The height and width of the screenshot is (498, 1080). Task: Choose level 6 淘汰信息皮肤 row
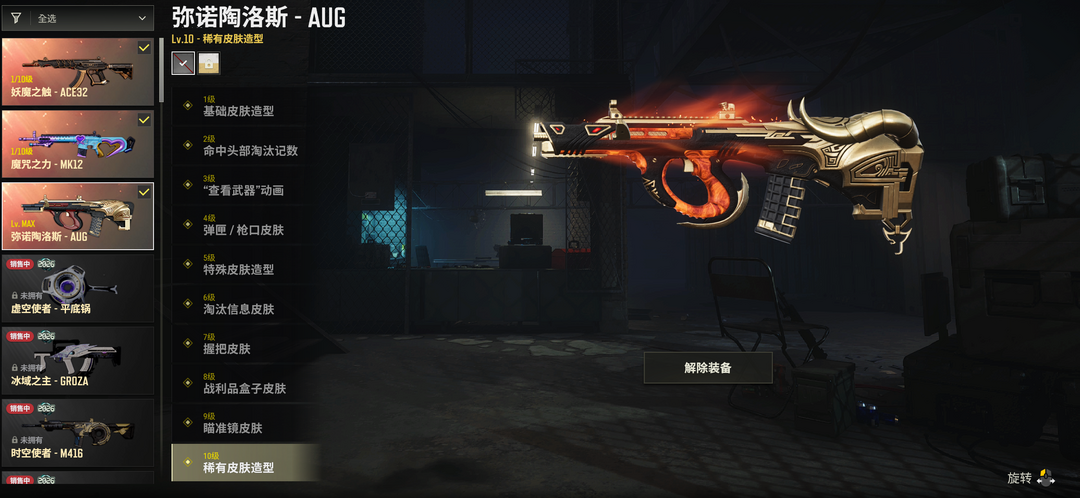[x=245, y=304]
